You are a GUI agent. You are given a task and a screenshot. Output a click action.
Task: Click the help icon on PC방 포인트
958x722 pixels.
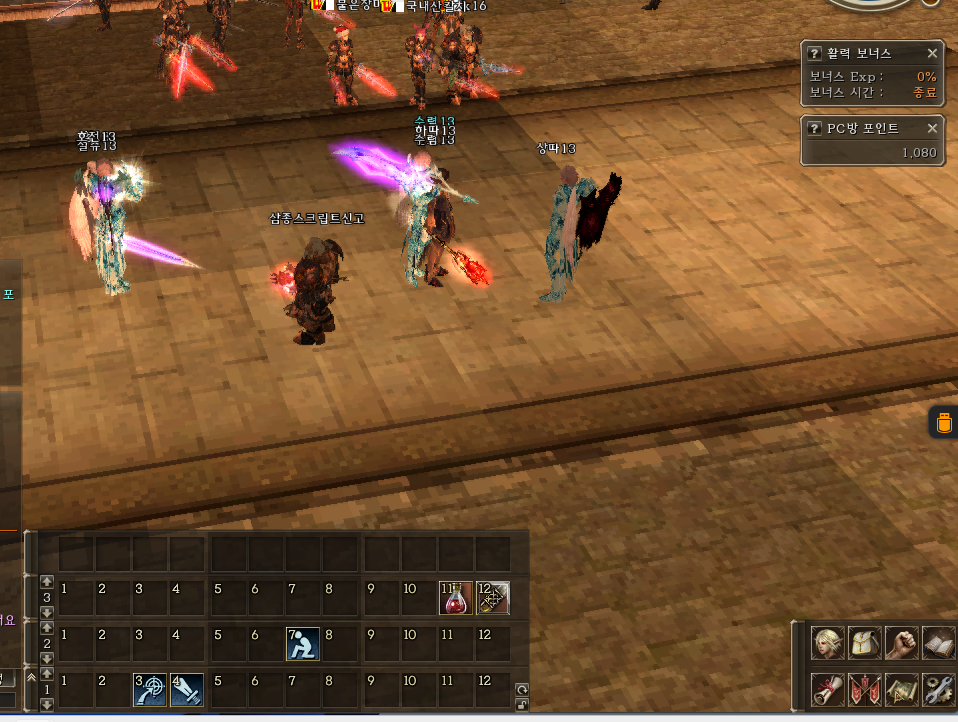(814, 128)
